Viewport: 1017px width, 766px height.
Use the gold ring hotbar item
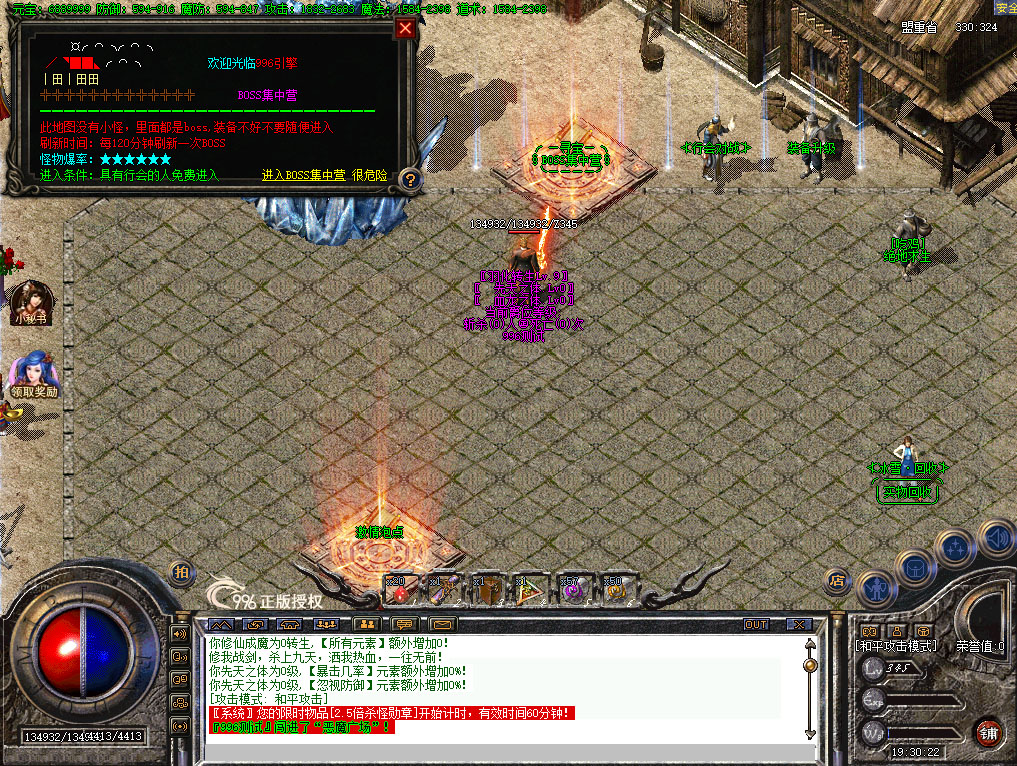coord(616,590)
